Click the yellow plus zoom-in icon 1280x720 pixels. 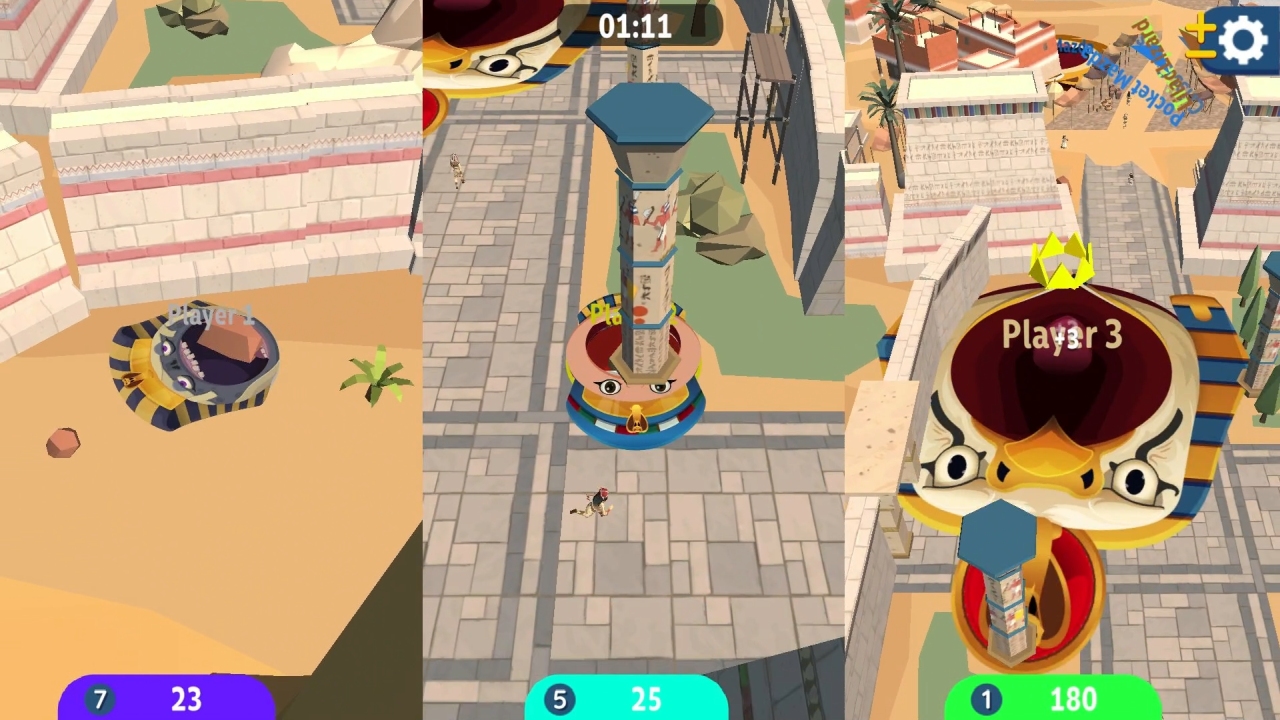(1200, 27)
